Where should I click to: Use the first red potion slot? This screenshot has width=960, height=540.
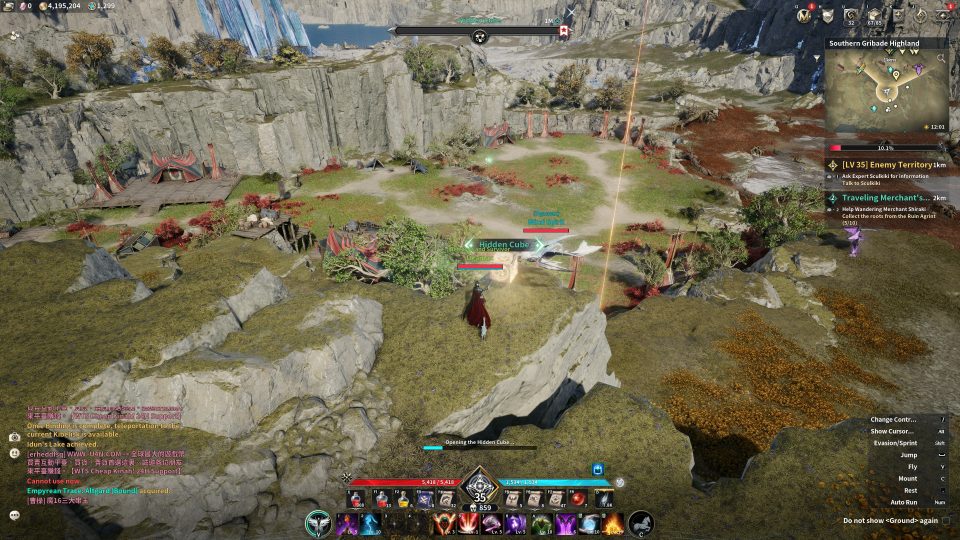(355, 498)
